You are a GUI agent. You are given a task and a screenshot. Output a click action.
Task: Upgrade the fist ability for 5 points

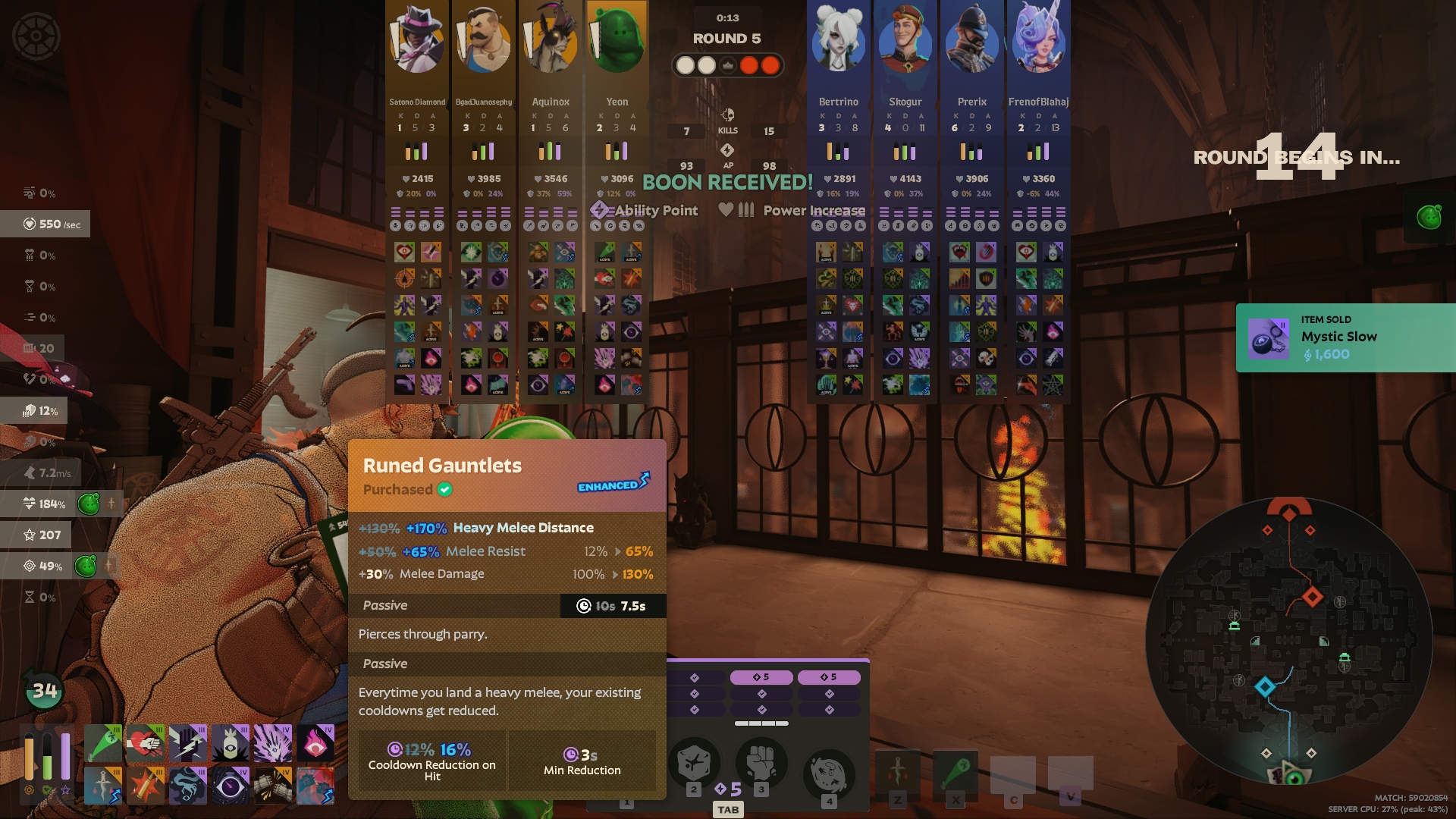tap(761, 677)
